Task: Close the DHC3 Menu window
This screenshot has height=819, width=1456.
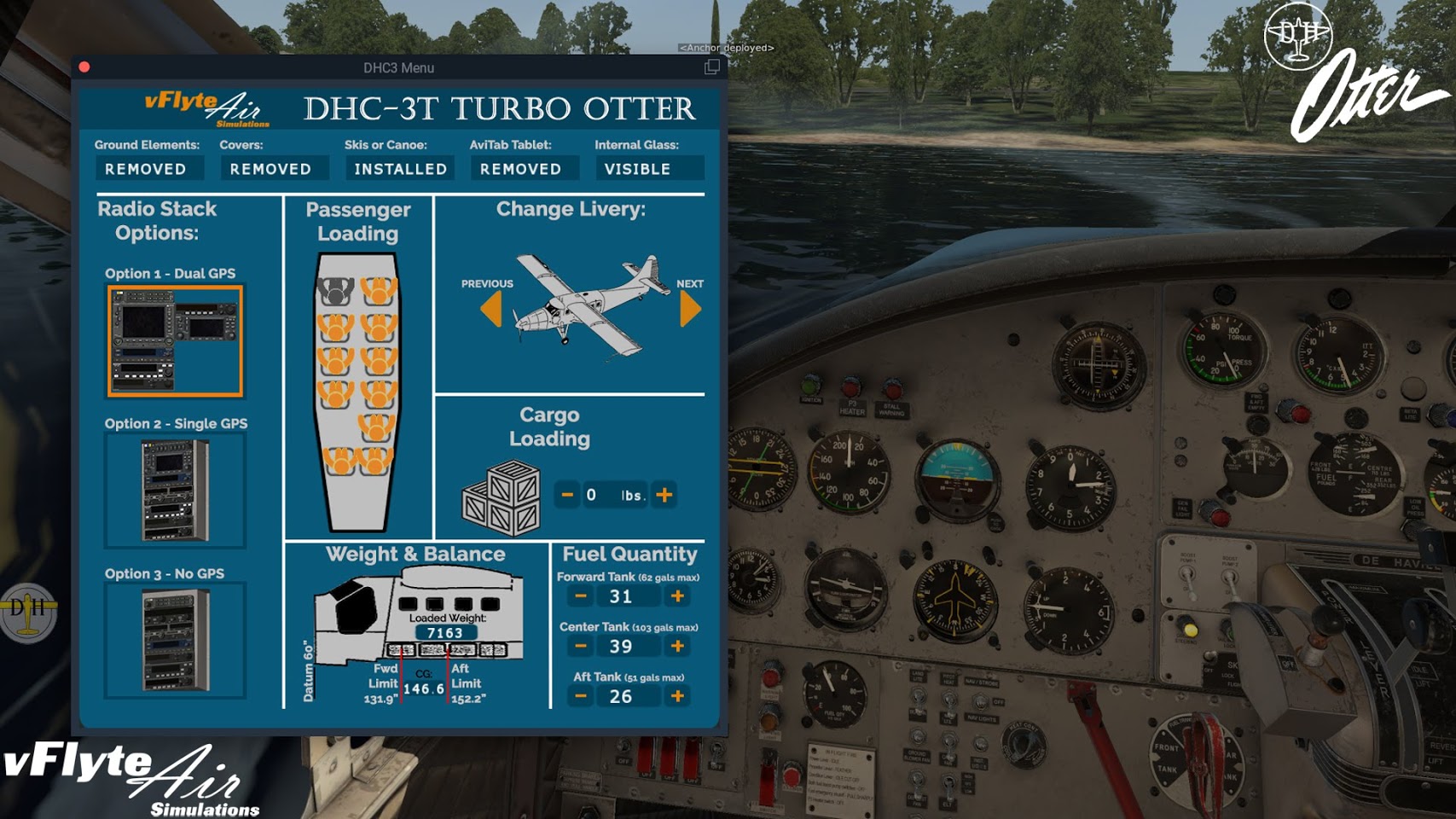Action: pos(84,67)
